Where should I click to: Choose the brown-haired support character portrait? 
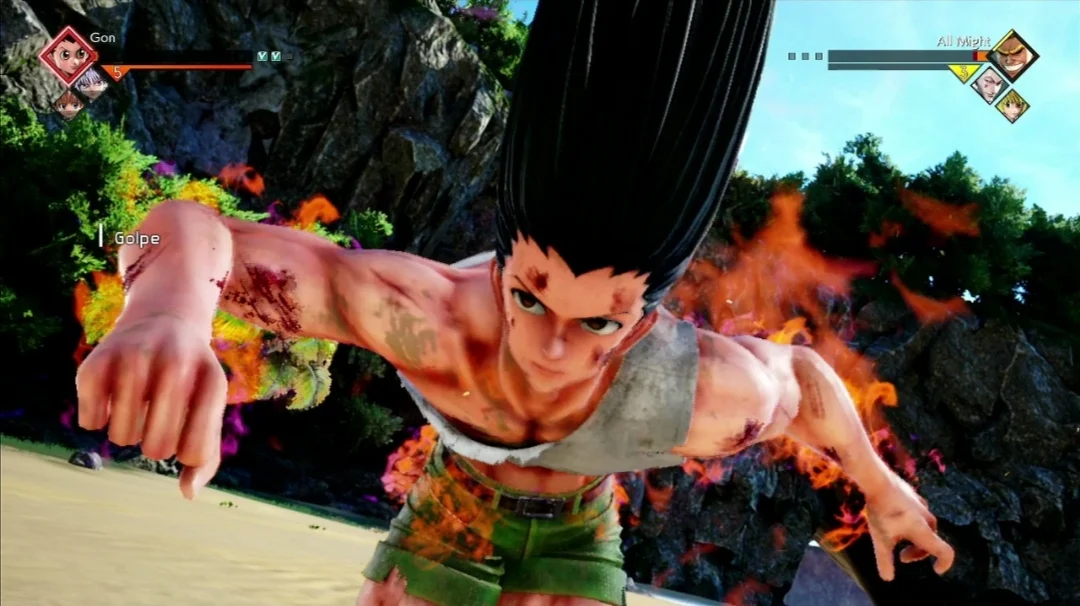pyautogui.click(x=69, y=103)
